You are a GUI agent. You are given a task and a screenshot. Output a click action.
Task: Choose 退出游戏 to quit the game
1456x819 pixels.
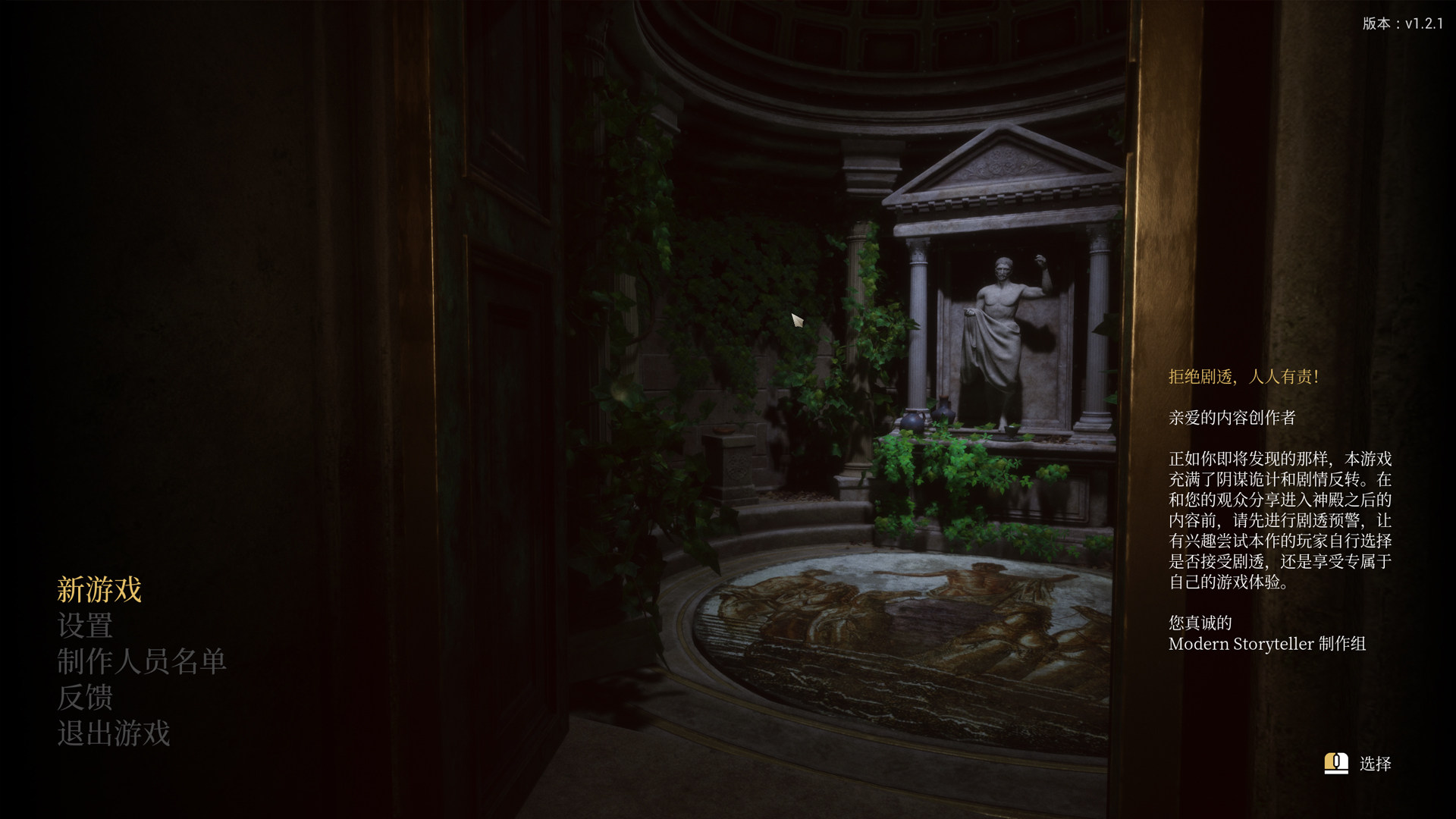(x=114, y=733)
